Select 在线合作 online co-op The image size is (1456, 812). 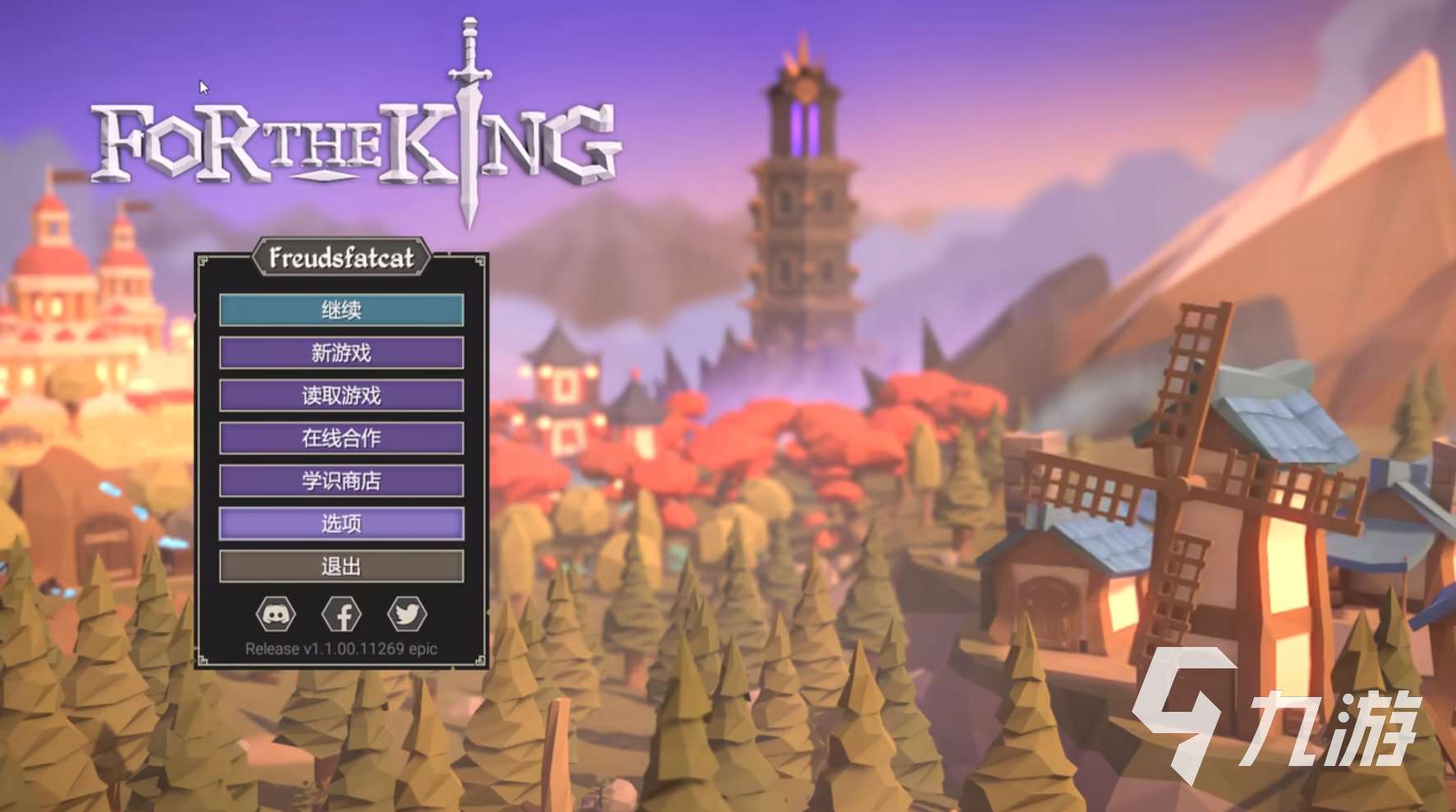(x=341, y=438)
